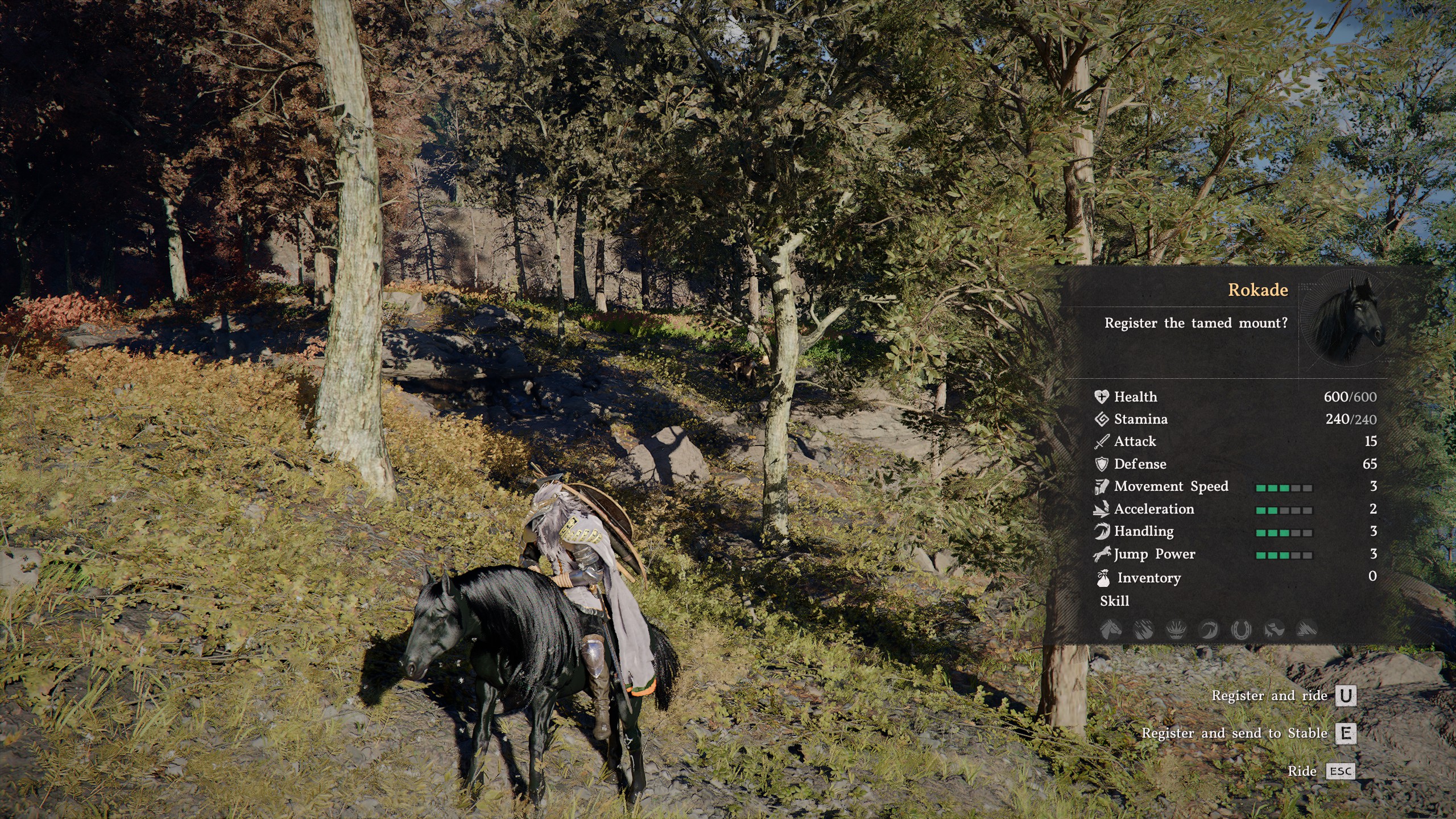
Task: Select the Stamina icon
Action: click(x=1103, y=419)
